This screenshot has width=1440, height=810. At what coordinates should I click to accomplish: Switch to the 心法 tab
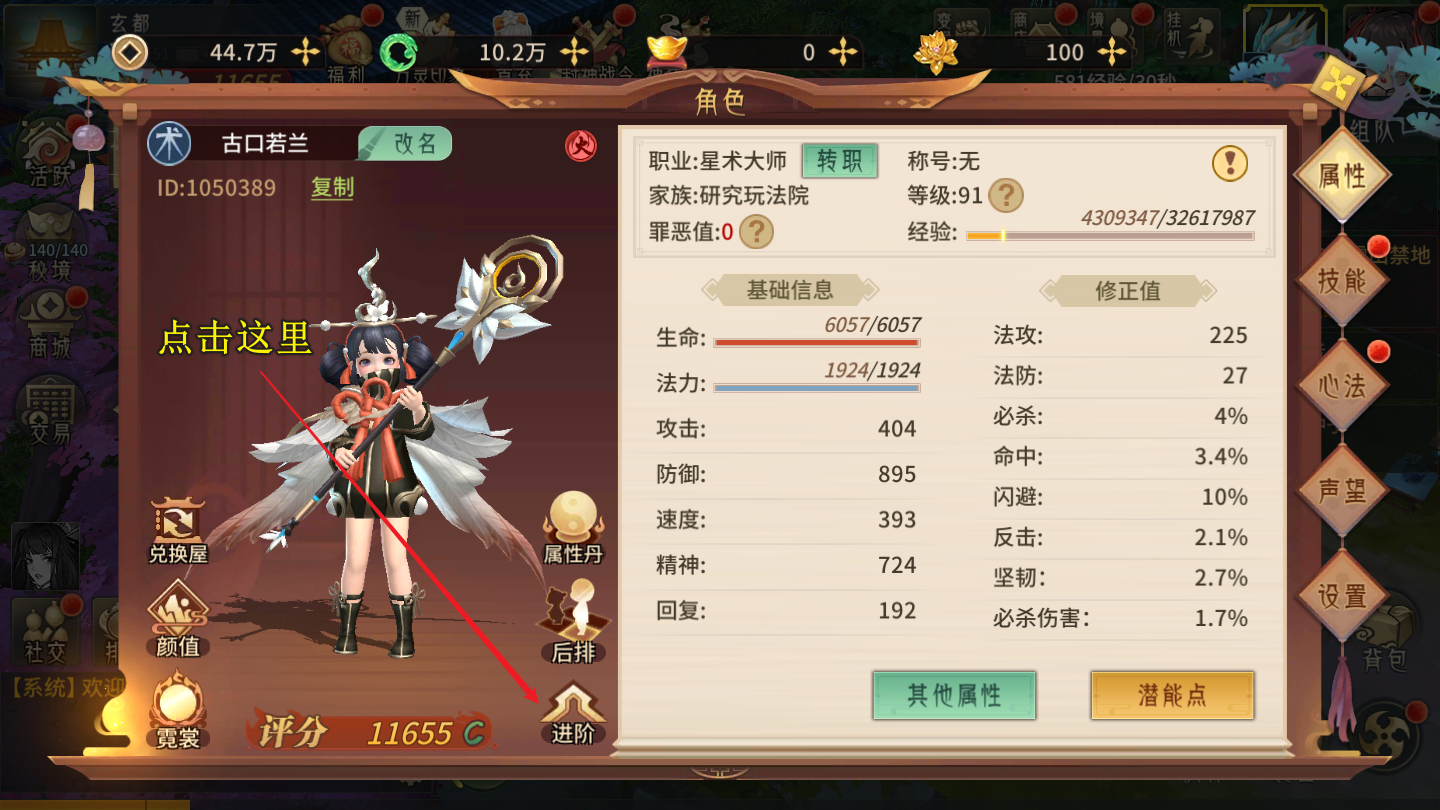pos(1342,386)
